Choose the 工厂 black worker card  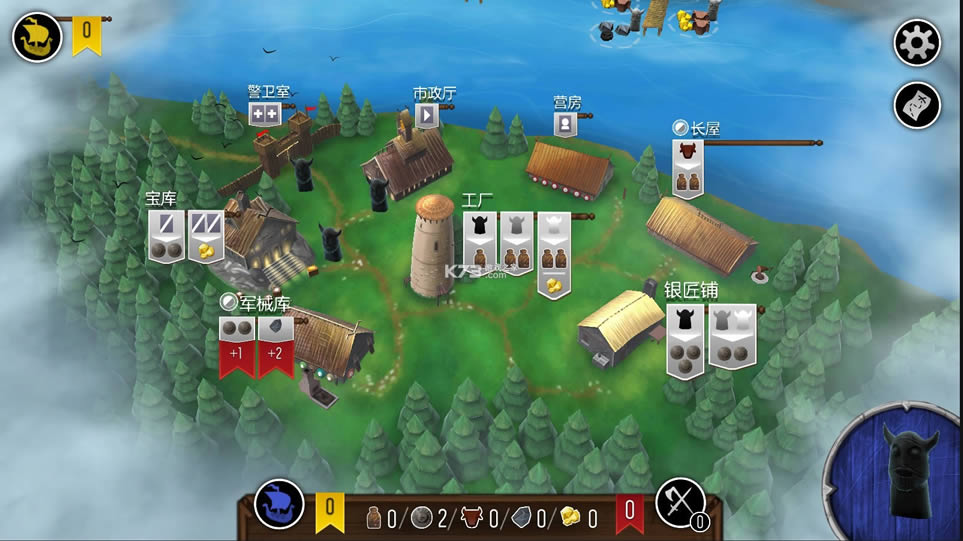tap(480, 240)
